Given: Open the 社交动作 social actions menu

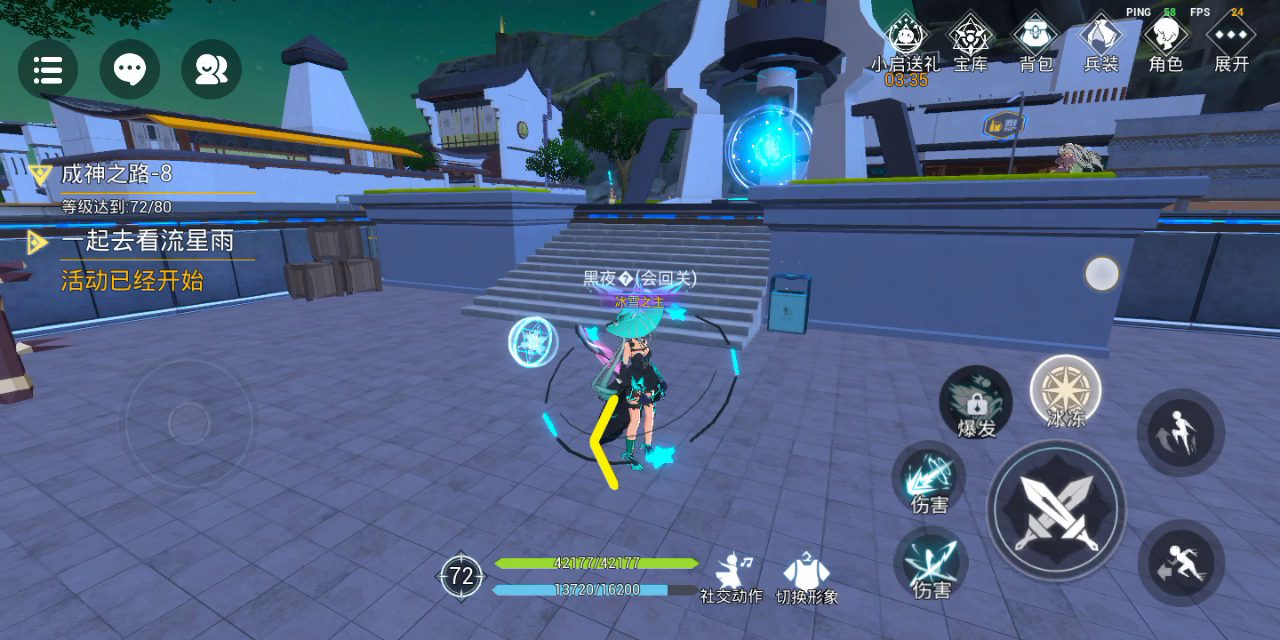Looking at the screenshot, I should (731, 578).
